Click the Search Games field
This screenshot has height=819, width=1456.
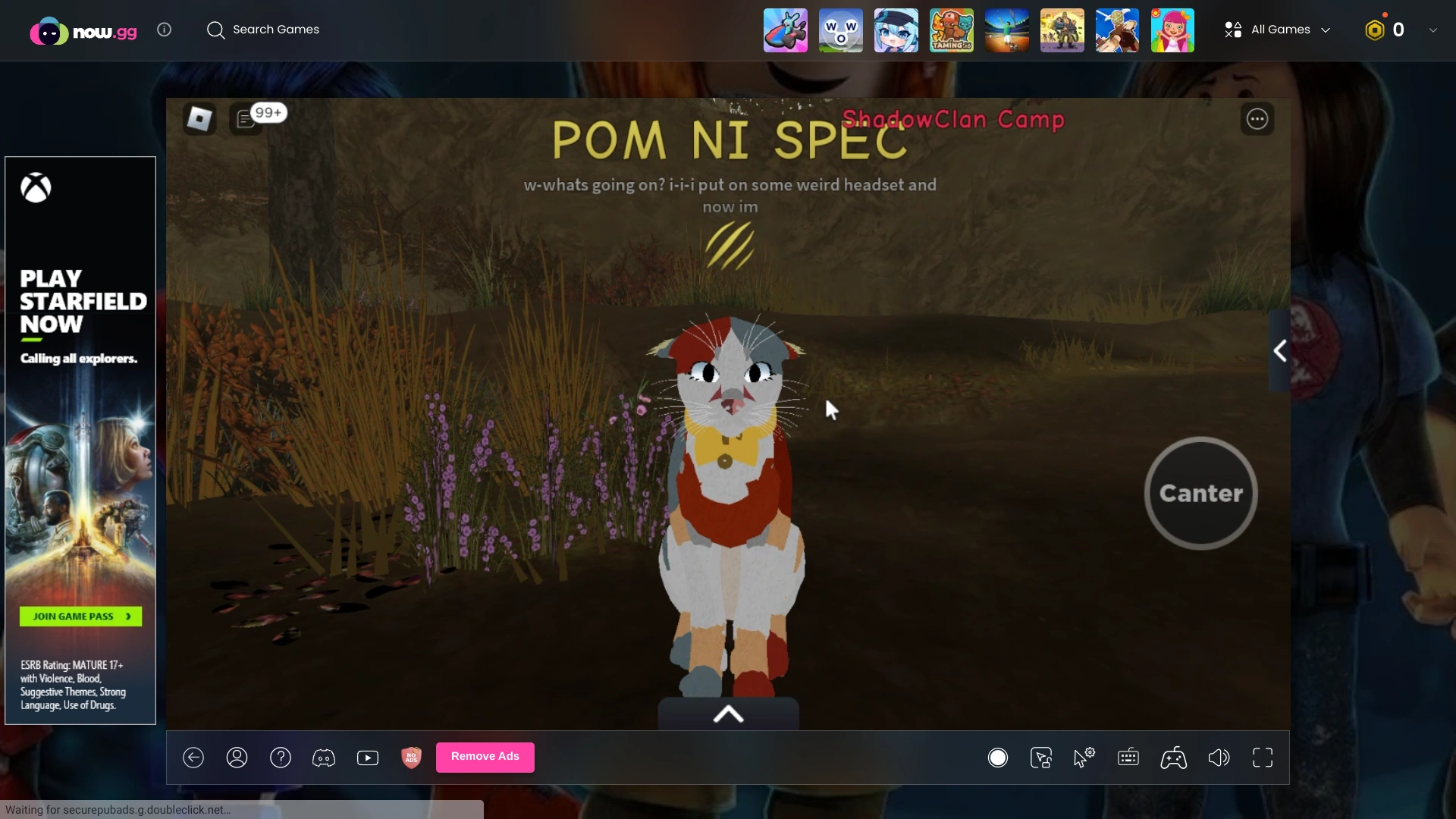point(276,30)
